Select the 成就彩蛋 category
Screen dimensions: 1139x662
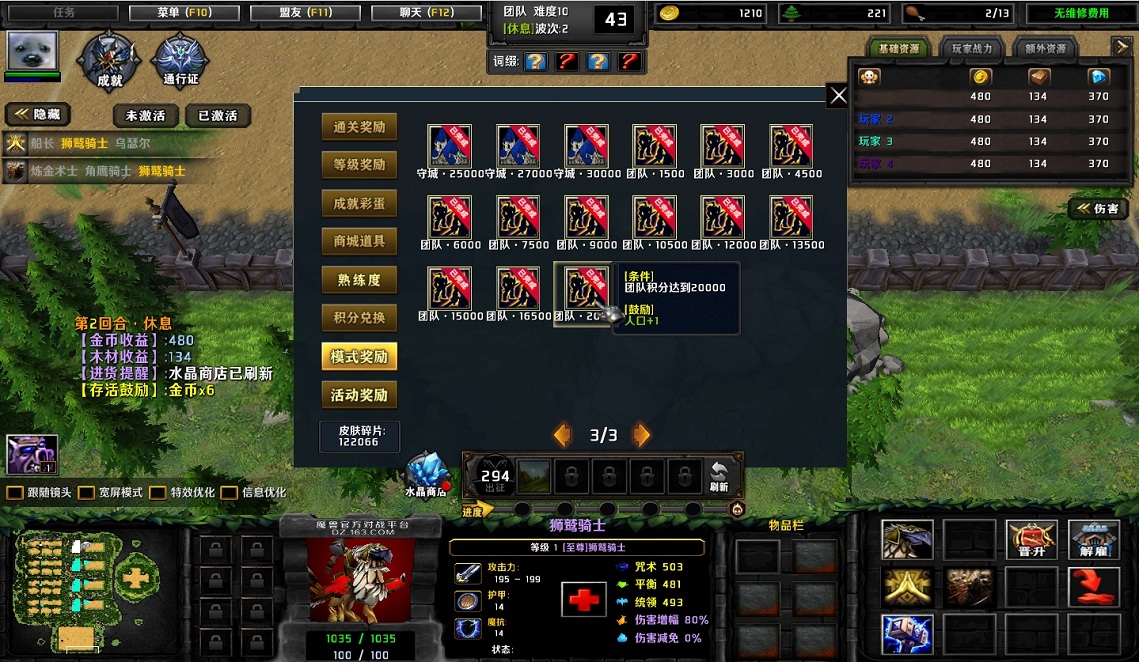pyautogui.click(x=359, y=203)
